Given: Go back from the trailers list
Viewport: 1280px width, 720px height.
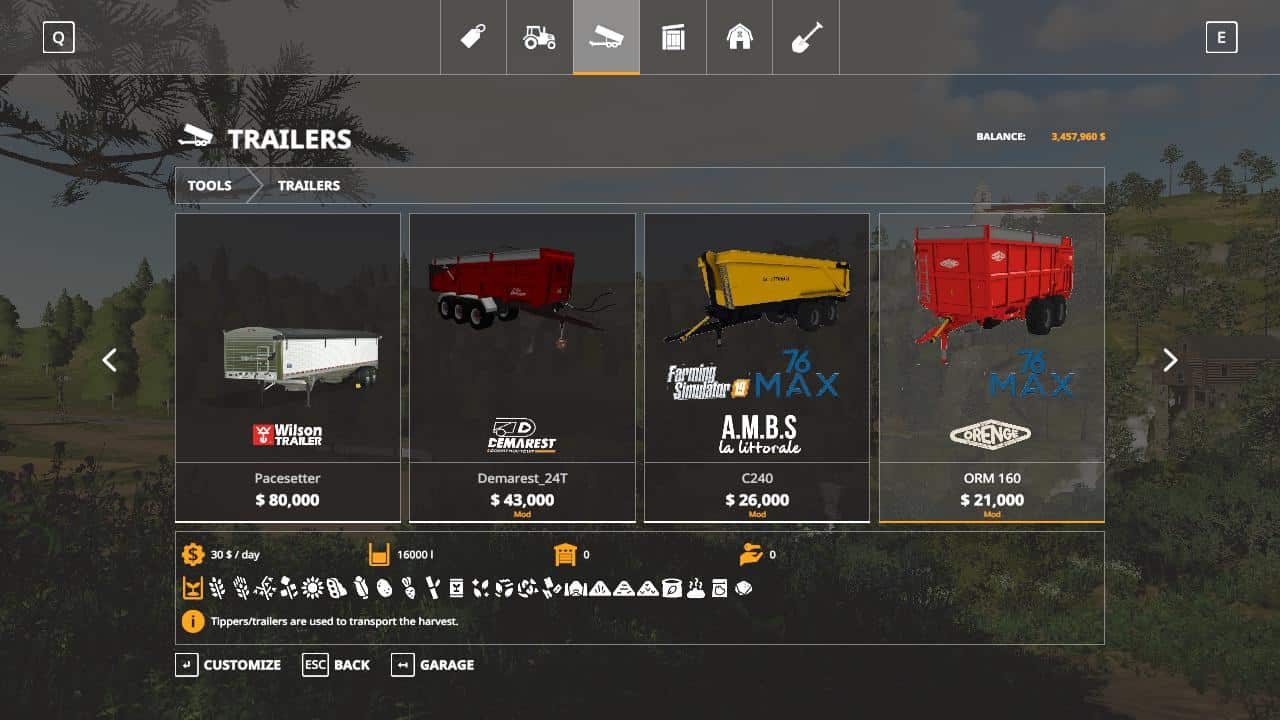Looking at the screenshot, I should click(337, 665).
